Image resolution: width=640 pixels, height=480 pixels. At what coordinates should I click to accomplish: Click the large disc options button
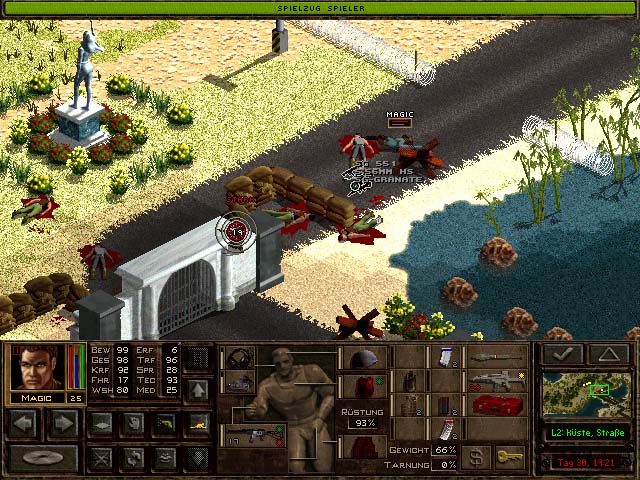click(42, 459)
